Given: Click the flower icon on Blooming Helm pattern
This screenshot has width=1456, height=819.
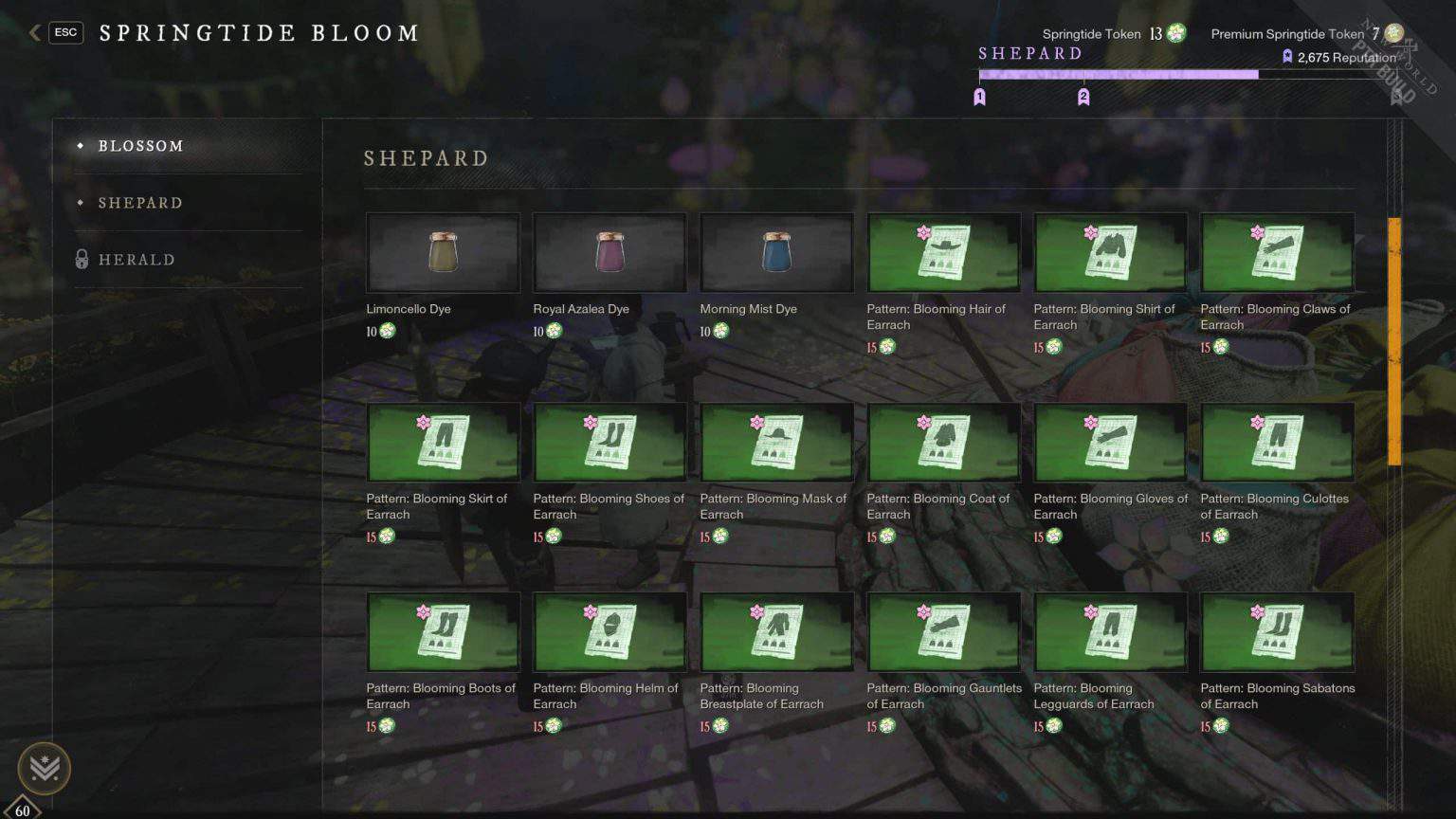Looking at the screenshot, I should [590, 613].
